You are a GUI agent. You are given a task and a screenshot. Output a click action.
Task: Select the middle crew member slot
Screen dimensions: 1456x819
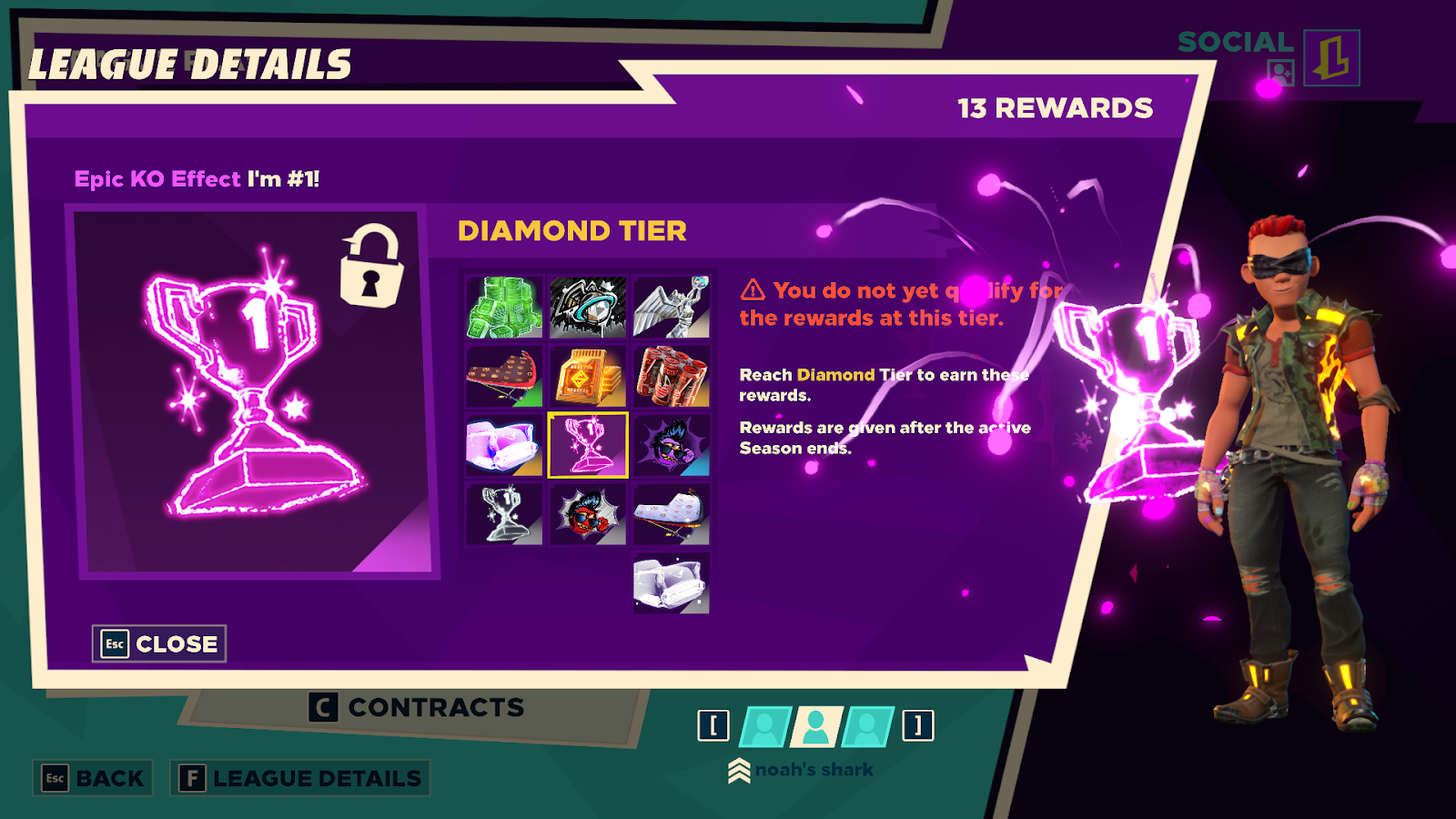click(816, 726)
